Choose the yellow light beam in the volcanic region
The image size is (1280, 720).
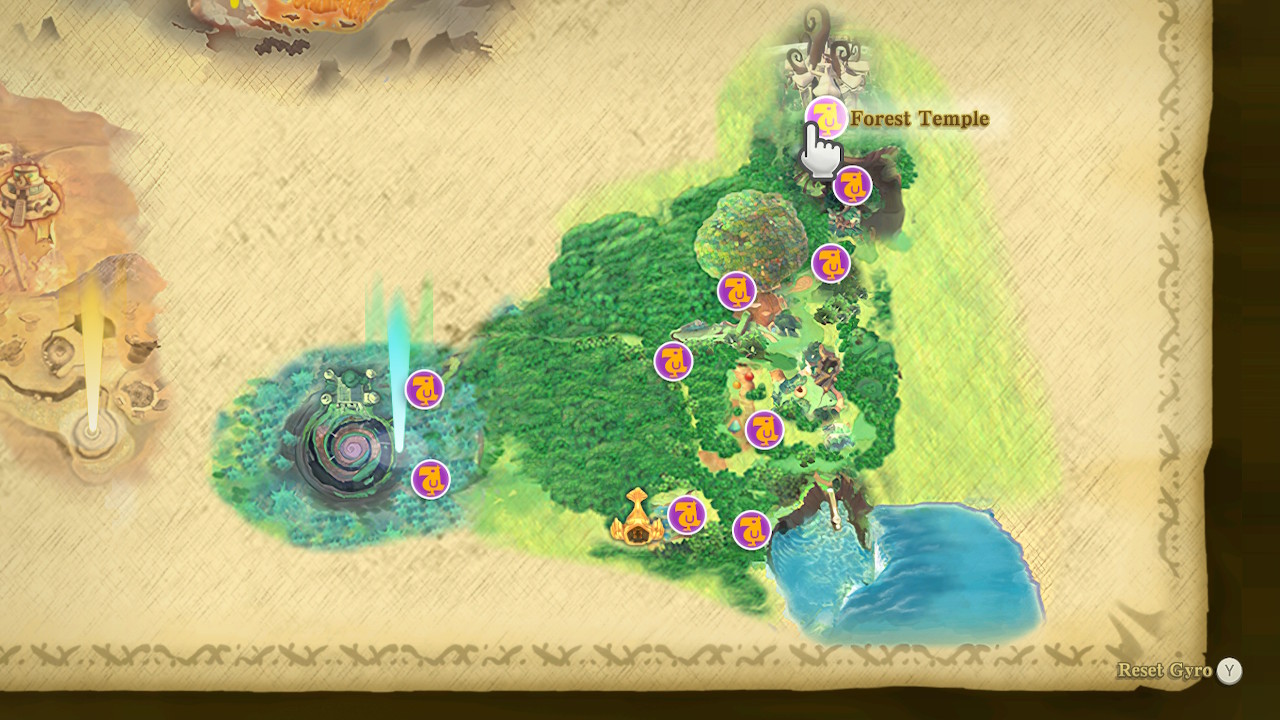click(x=93, y=350)
